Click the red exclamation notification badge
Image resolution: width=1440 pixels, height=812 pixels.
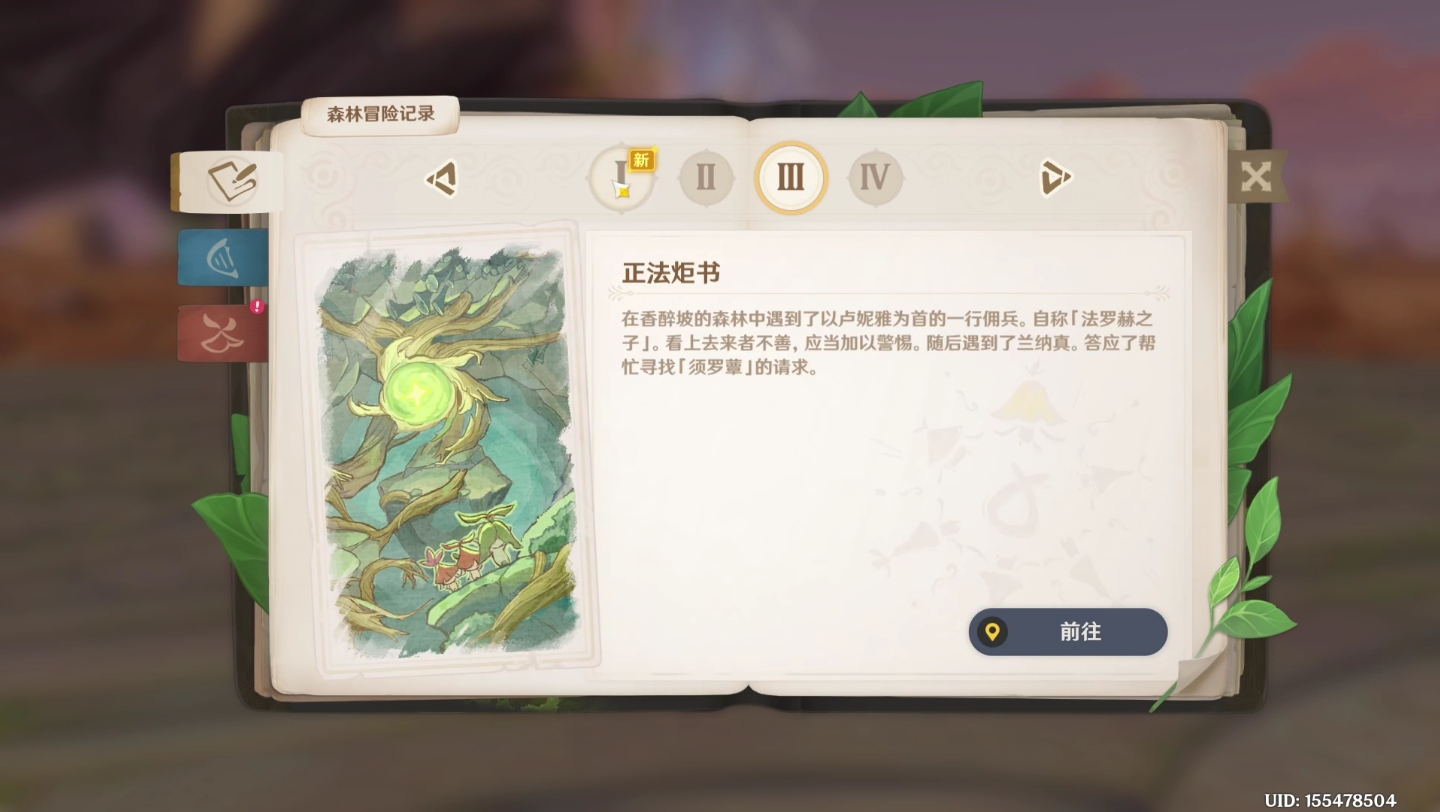point(257,307)
